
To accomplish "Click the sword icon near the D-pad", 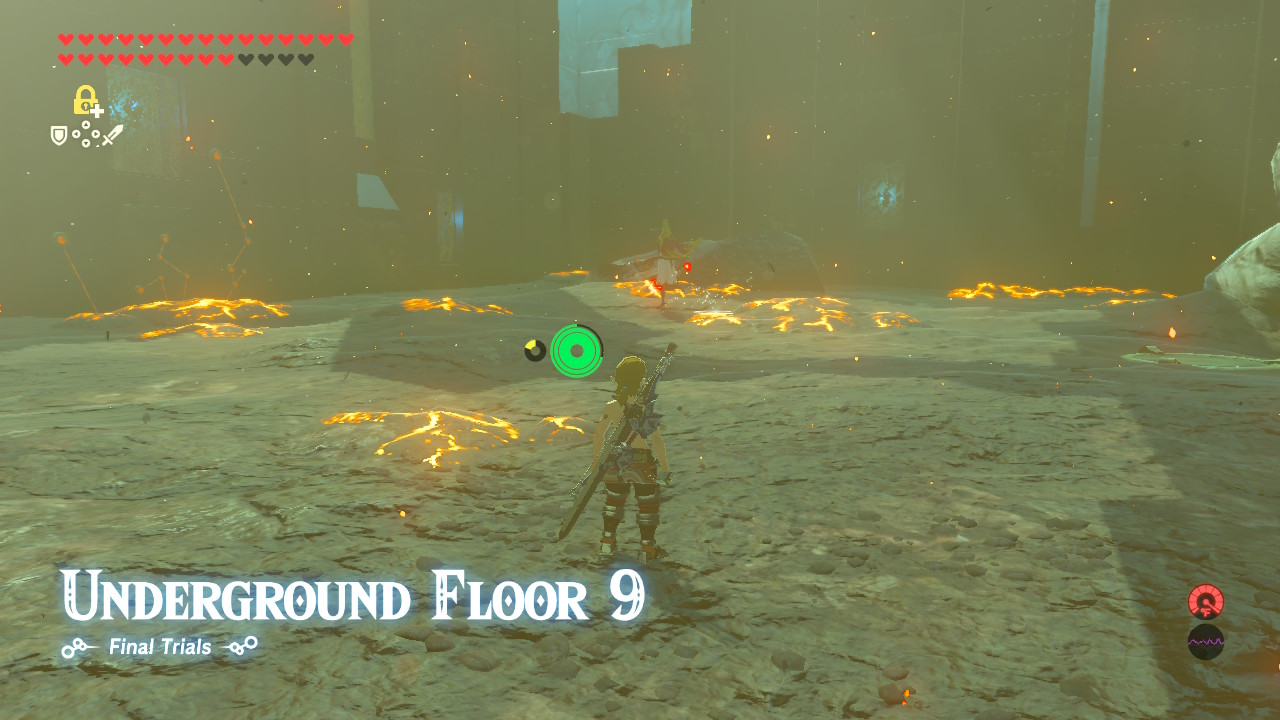I will [x=112, y=134].
